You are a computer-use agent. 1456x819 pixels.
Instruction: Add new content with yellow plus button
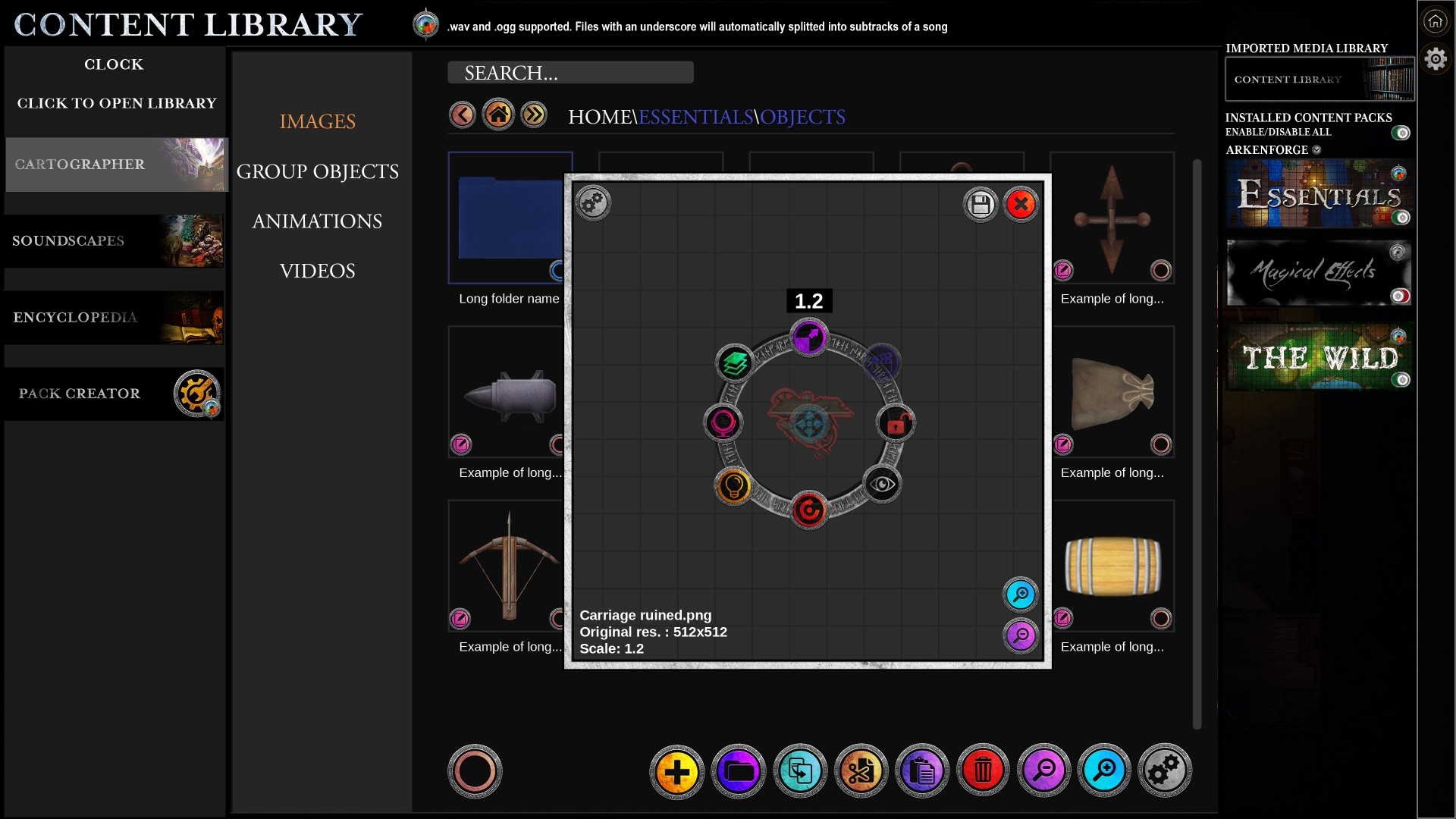pyautogui.click(x=676, y=772)
